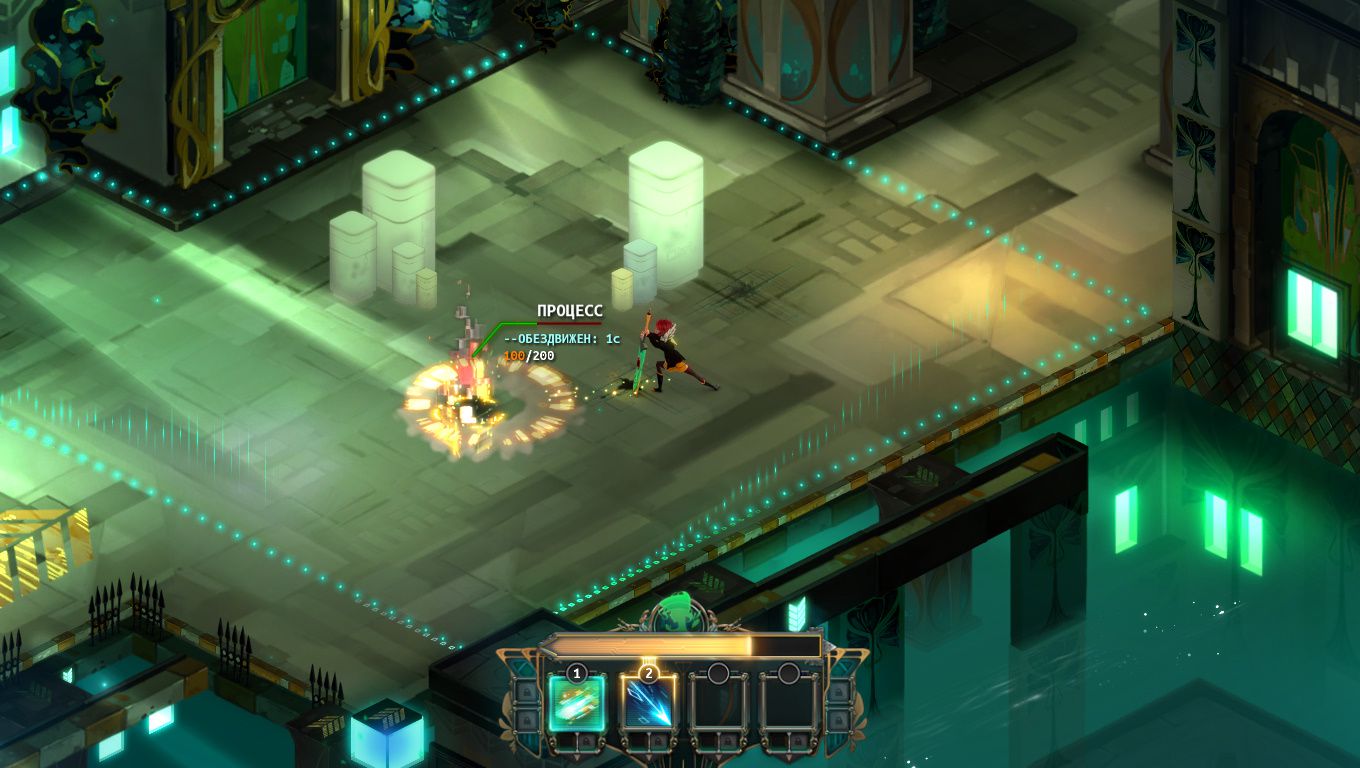This screenshot has width=1360, height=768.
Task: Select the number 1 badge on slot 1
Action: [576, 672]
